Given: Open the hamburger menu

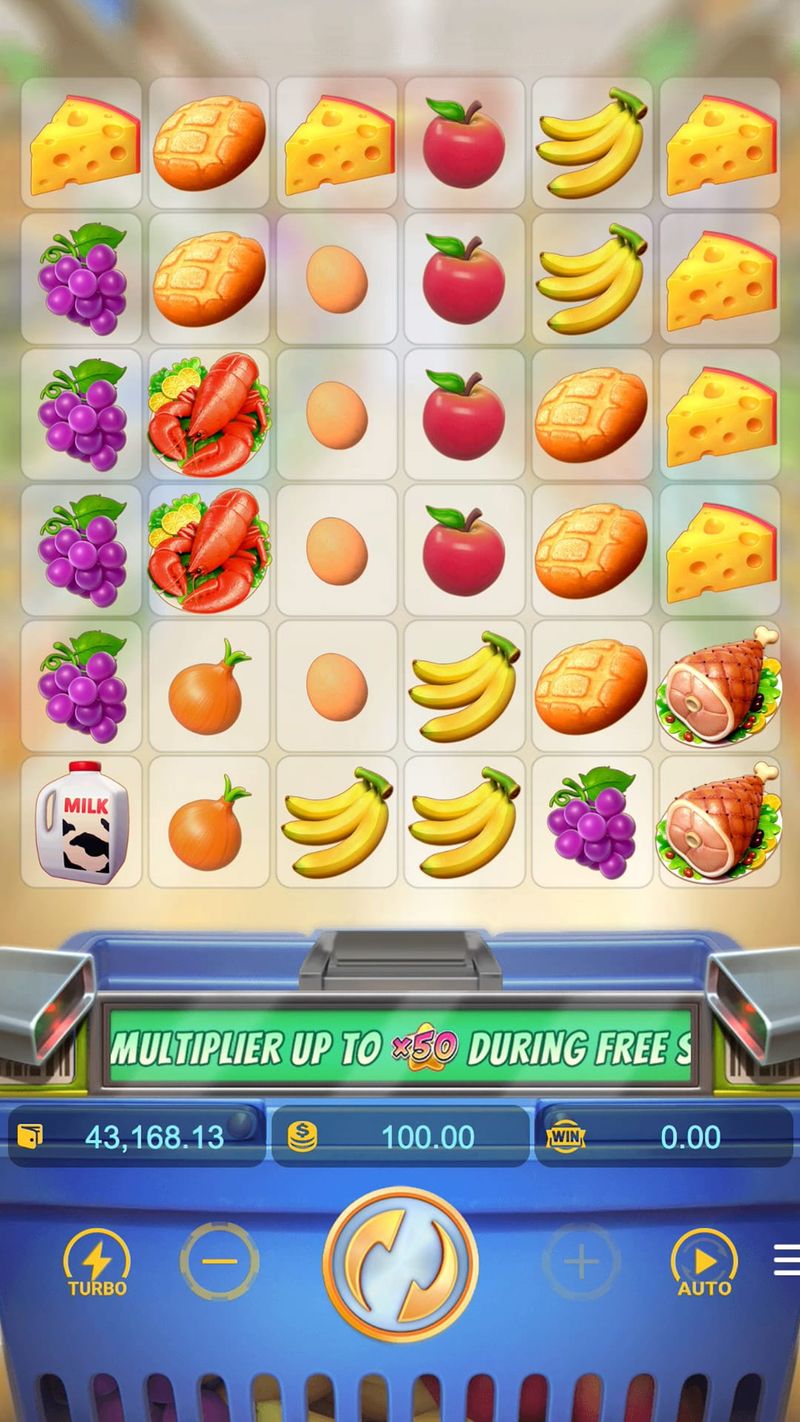Looking at the screenshot, I should [x=787, y=1260].
